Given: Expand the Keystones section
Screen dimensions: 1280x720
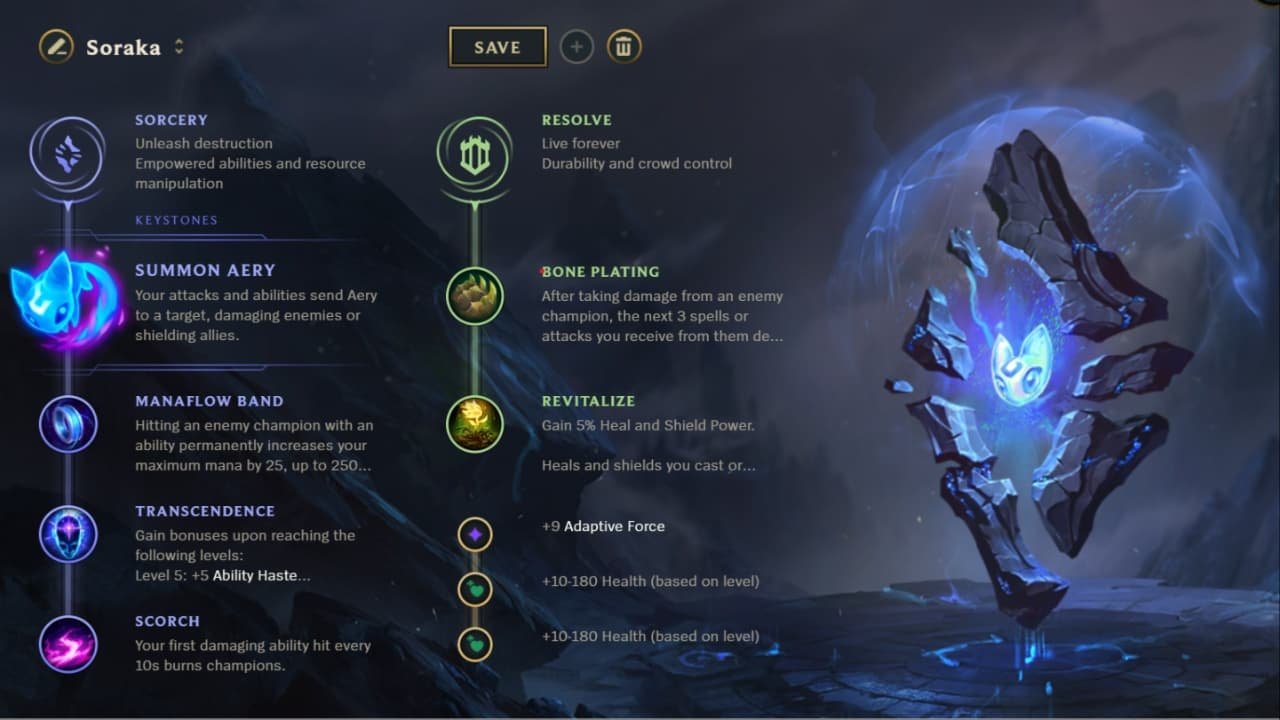Looking at the screenshot, I should coord(176,220).
